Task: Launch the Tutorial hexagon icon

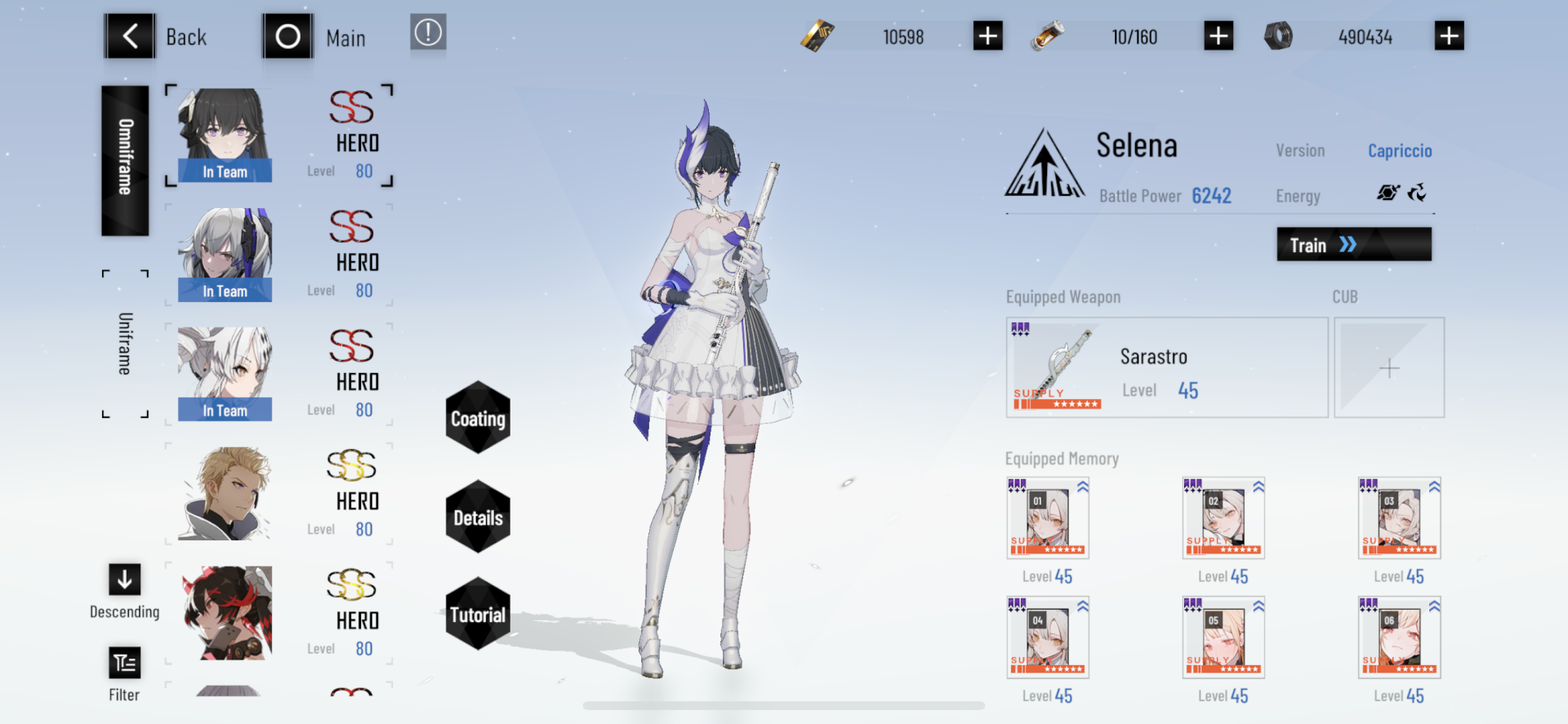Action: [477, 614]
